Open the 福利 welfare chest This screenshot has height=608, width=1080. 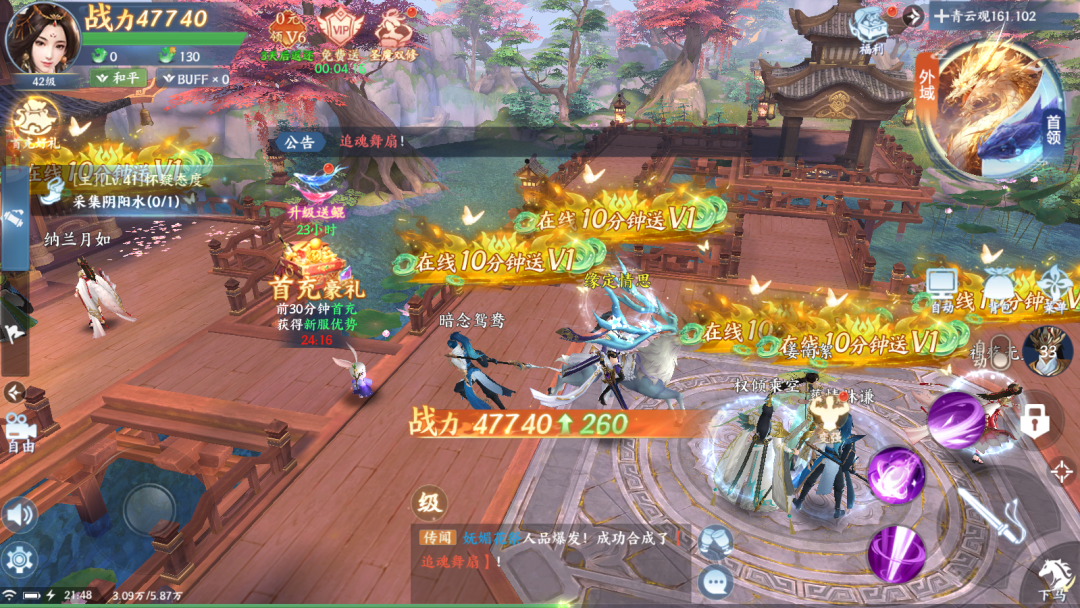[871, 31]
